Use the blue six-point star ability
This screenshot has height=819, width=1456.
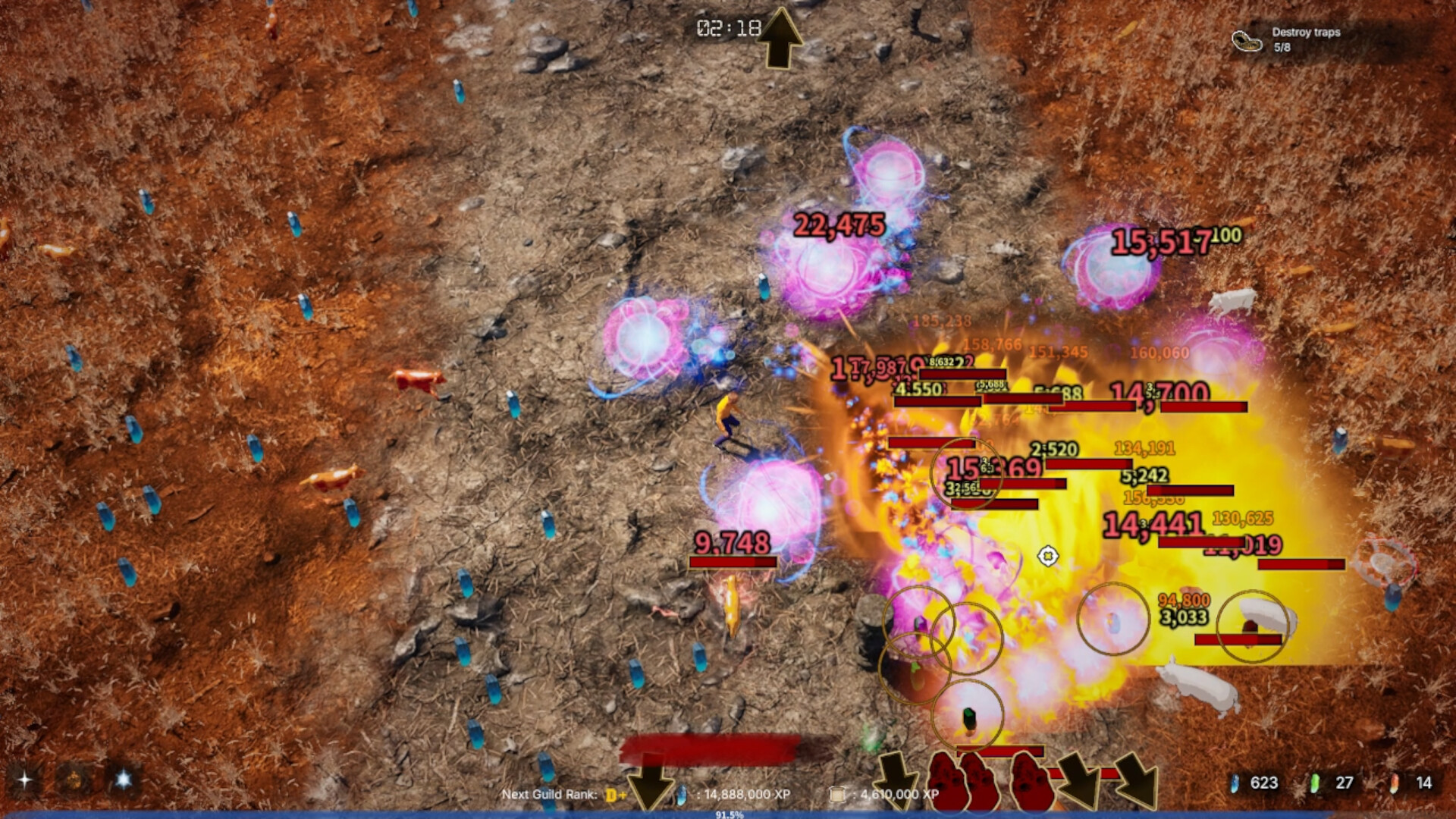tap(123, 780)
